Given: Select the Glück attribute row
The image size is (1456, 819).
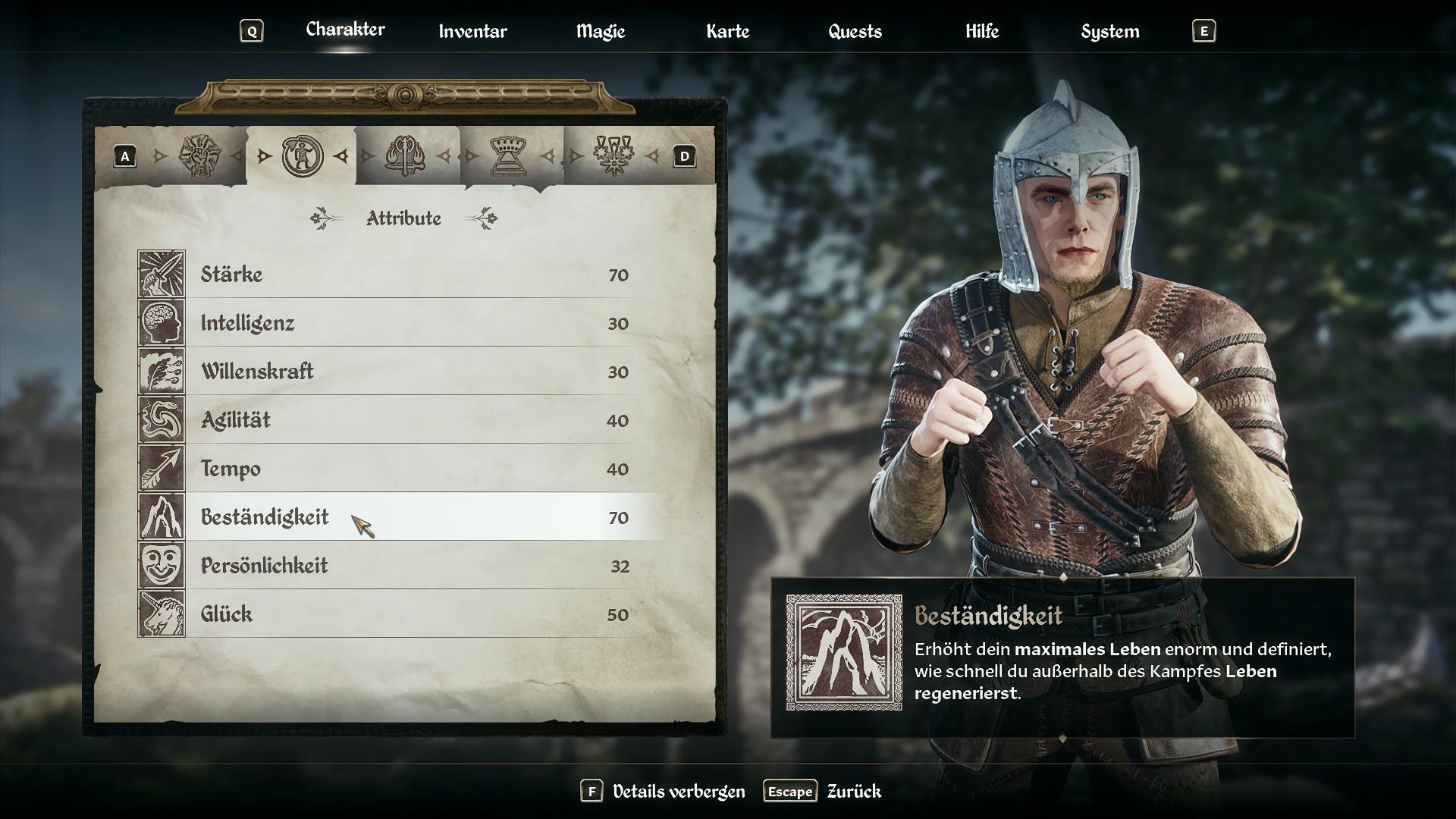Looking at the screenshot, I should 409,614.
